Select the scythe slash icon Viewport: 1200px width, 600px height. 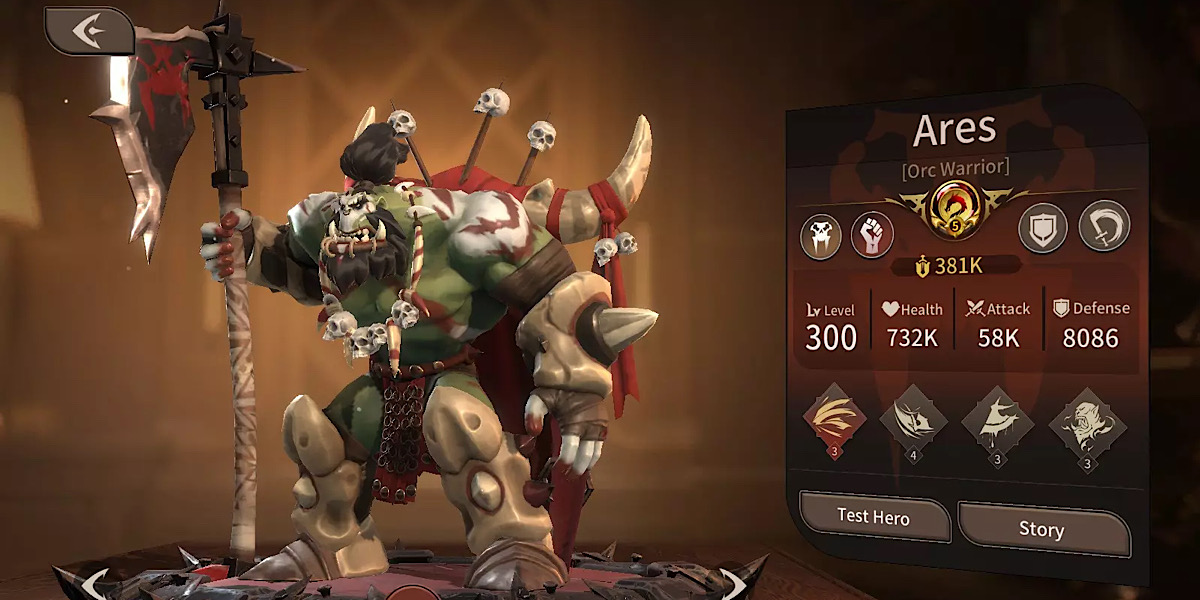(x=1104, y=226)
